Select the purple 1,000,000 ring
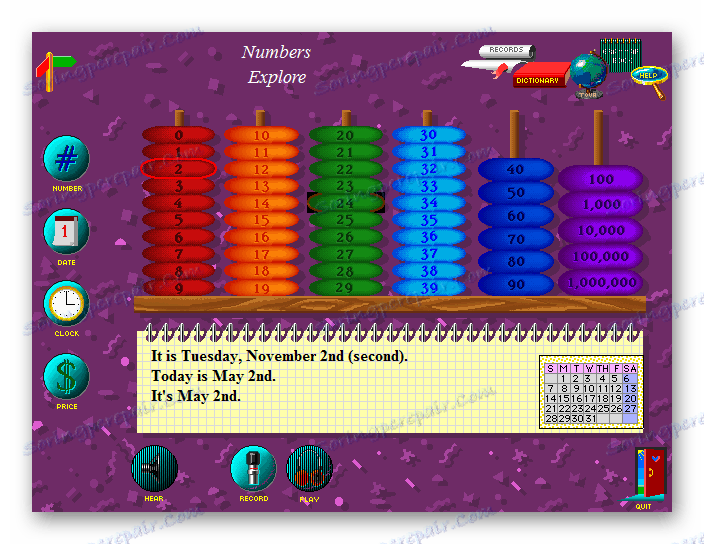The height and width of the screenshot is (544, 704). 601,282
